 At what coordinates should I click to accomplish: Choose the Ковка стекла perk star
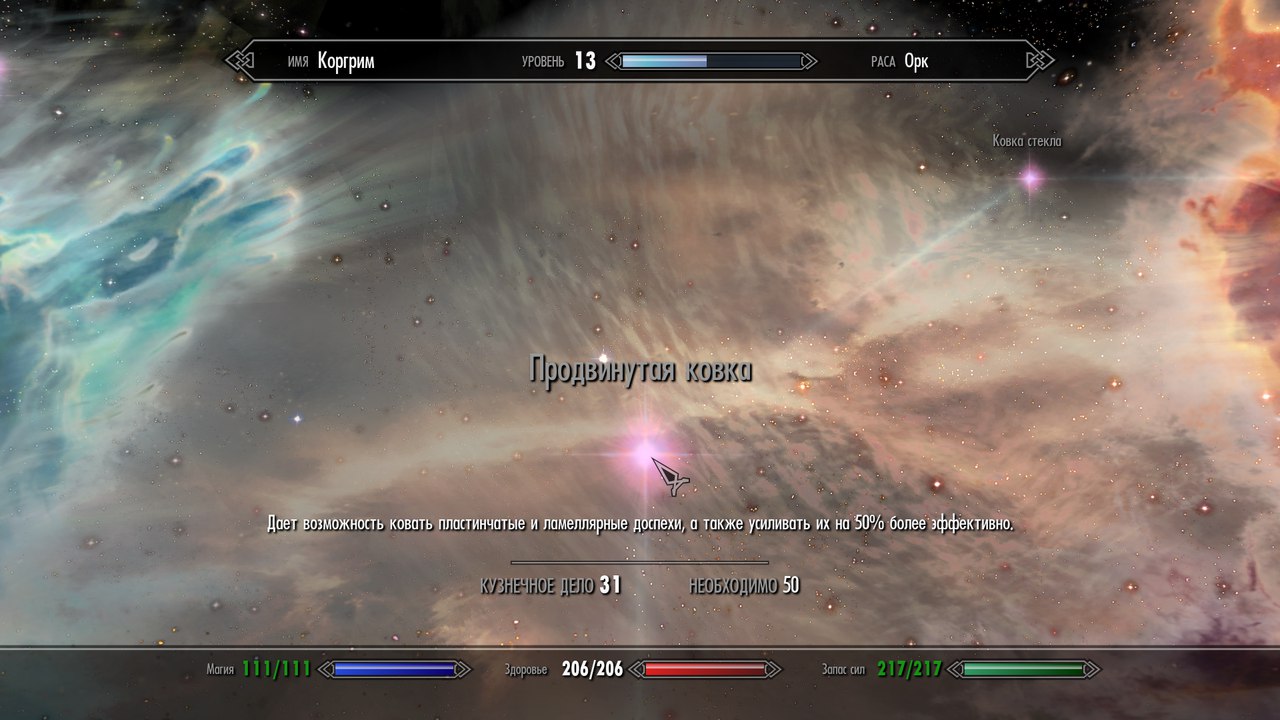pyautogui.click(x=1030, y=179)
